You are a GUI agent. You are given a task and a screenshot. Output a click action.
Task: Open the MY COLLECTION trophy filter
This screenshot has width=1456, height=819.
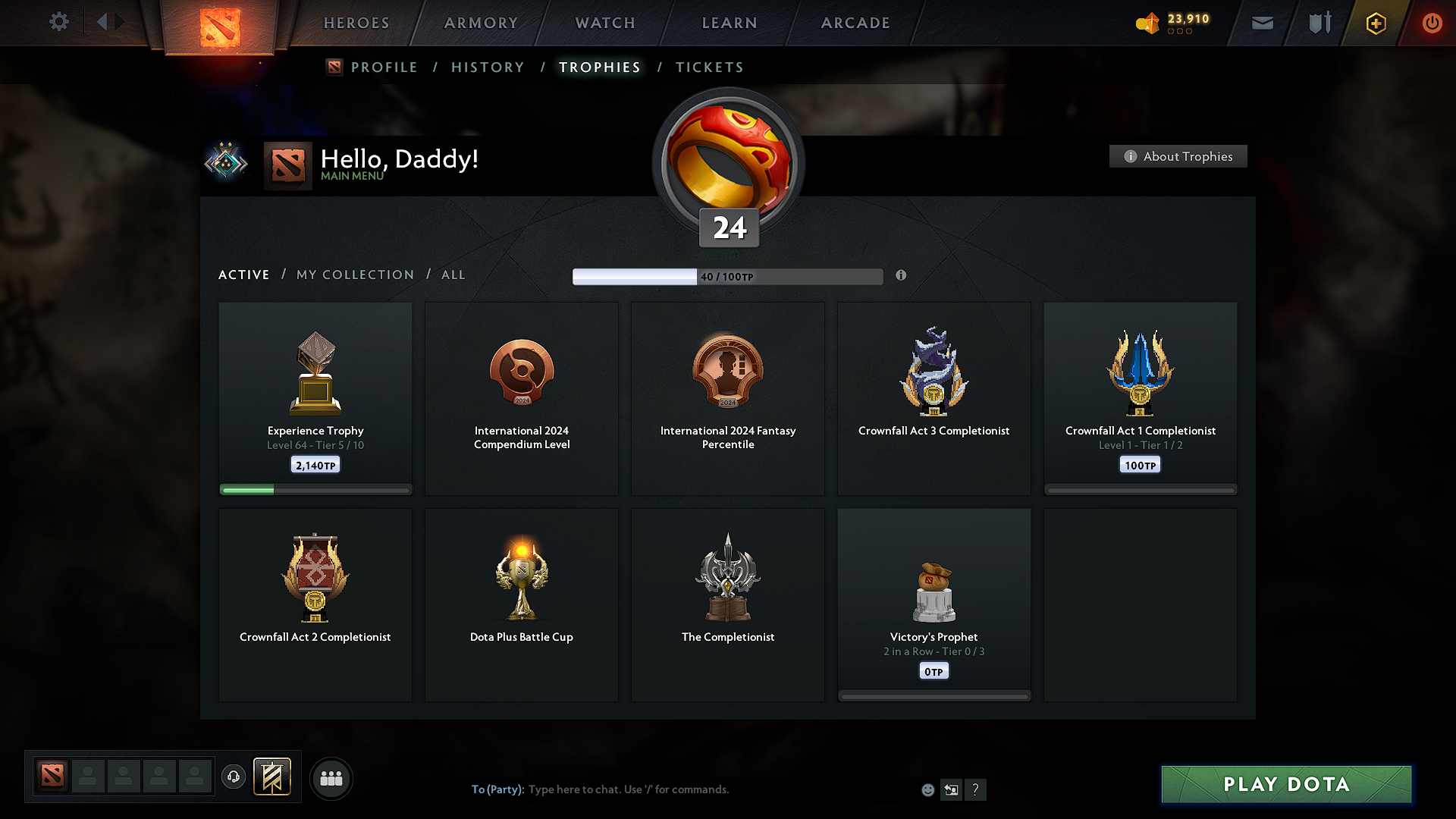[x=354, y=275]
